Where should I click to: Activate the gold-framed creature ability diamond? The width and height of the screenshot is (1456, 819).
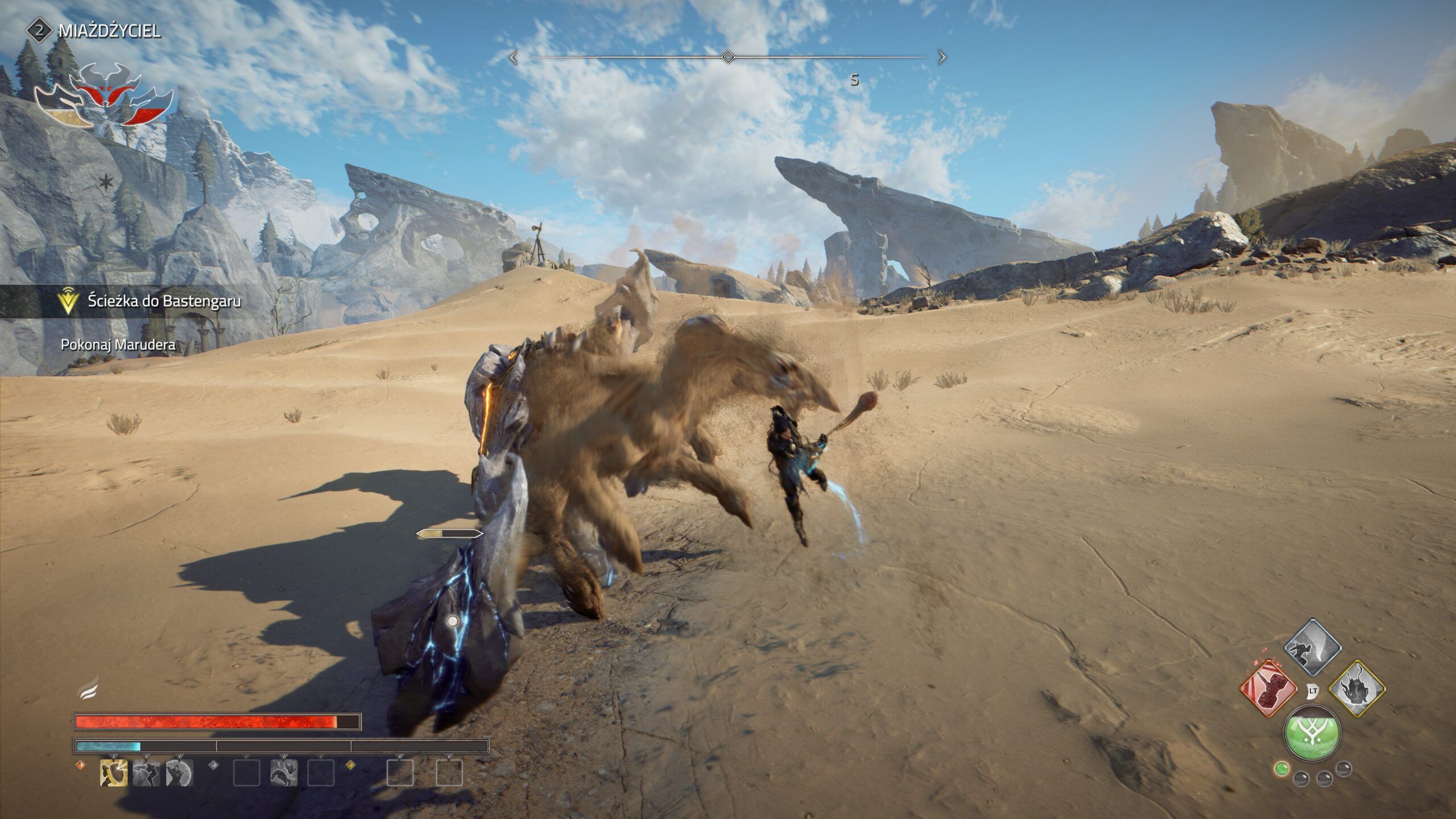[x=1356, y=689]
